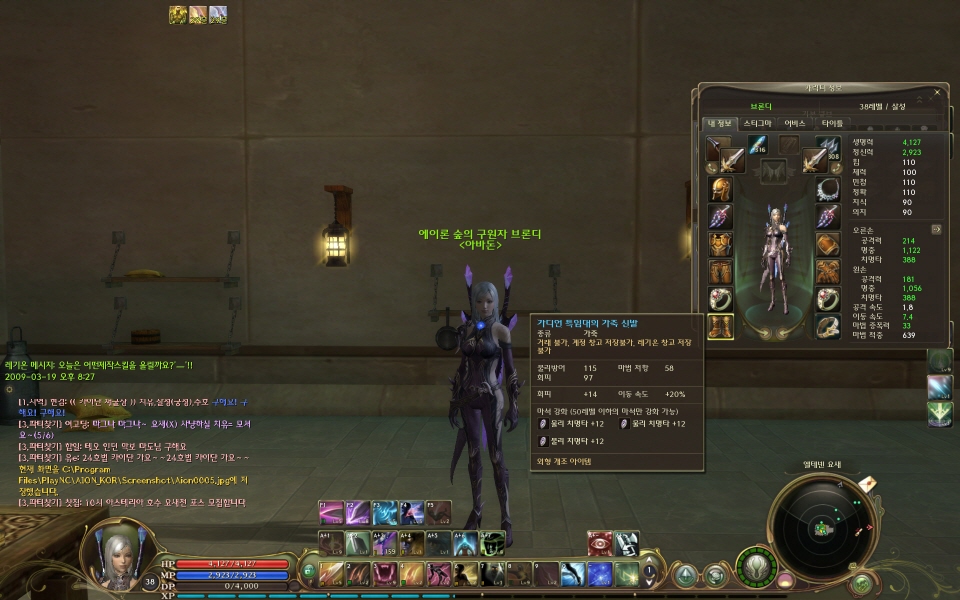Screen dimensions: 960x600
Task: Select the highlighted leather boots slot
Action: tap(720, 326)
